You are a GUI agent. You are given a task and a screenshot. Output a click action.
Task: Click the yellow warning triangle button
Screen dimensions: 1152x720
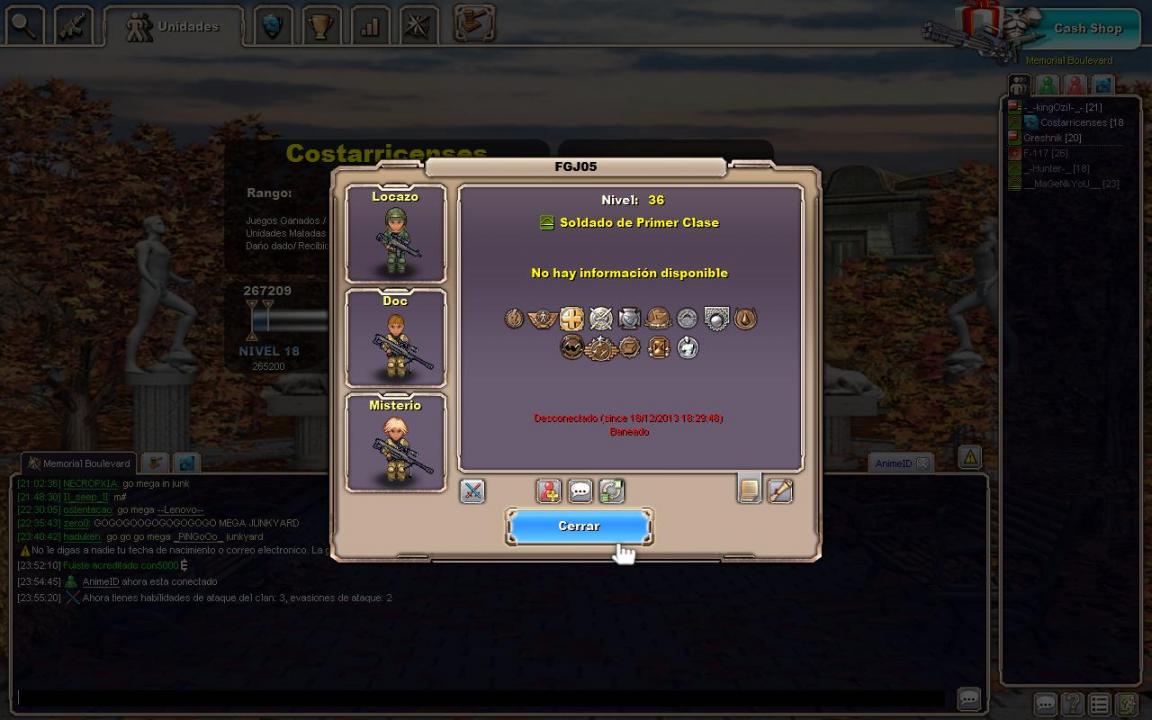[970, 458]
